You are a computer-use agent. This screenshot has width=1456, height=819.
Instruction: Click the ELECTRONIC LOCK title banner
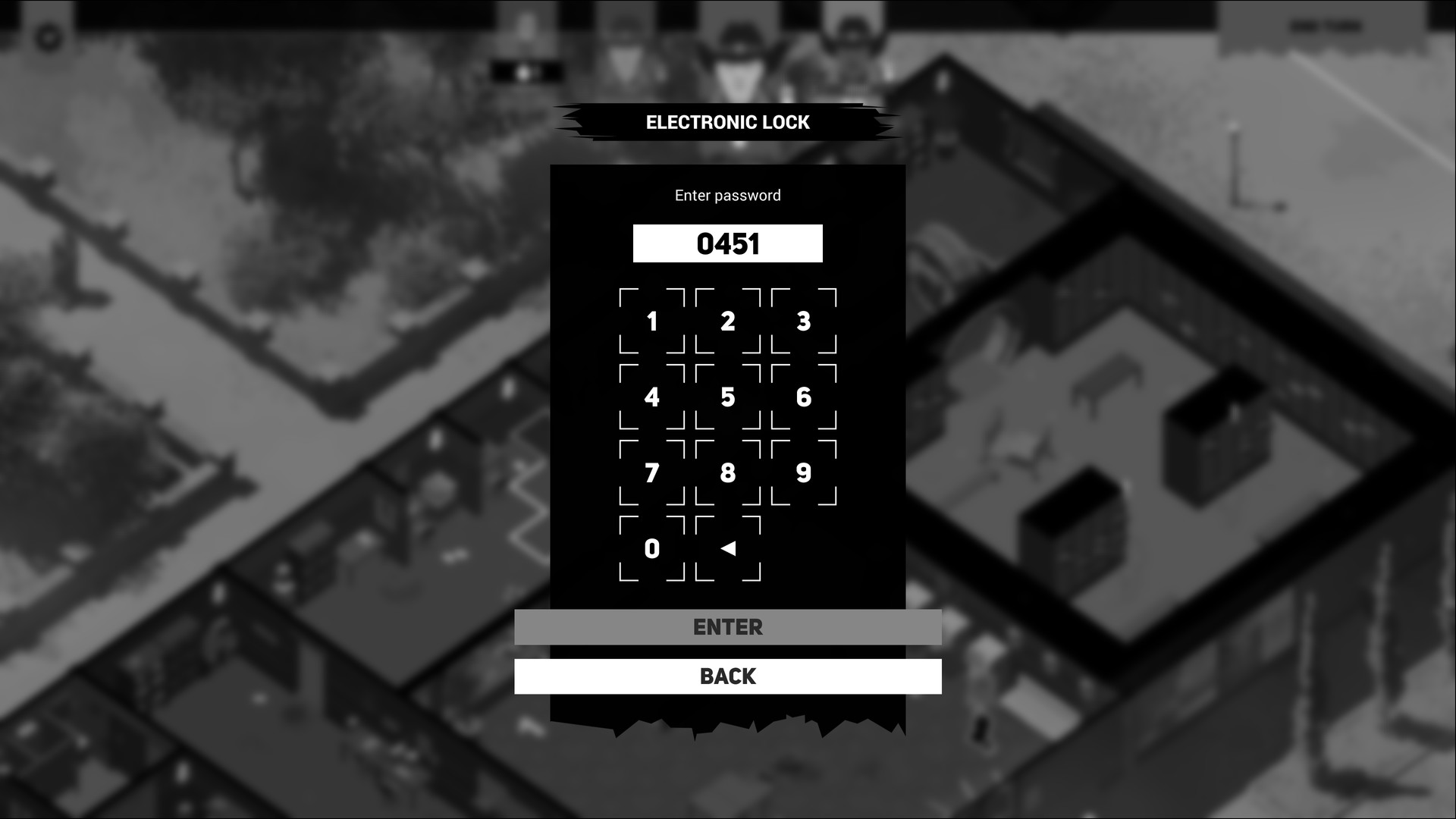727,122
